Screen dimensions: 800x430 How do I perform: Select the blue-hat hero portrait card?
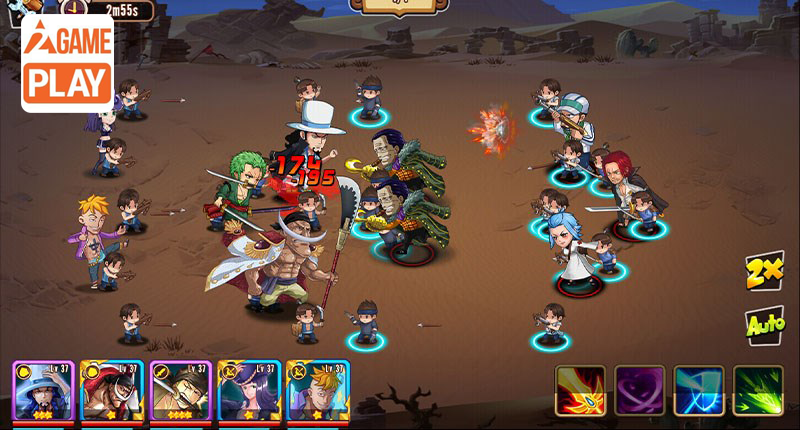click(43, 391)
